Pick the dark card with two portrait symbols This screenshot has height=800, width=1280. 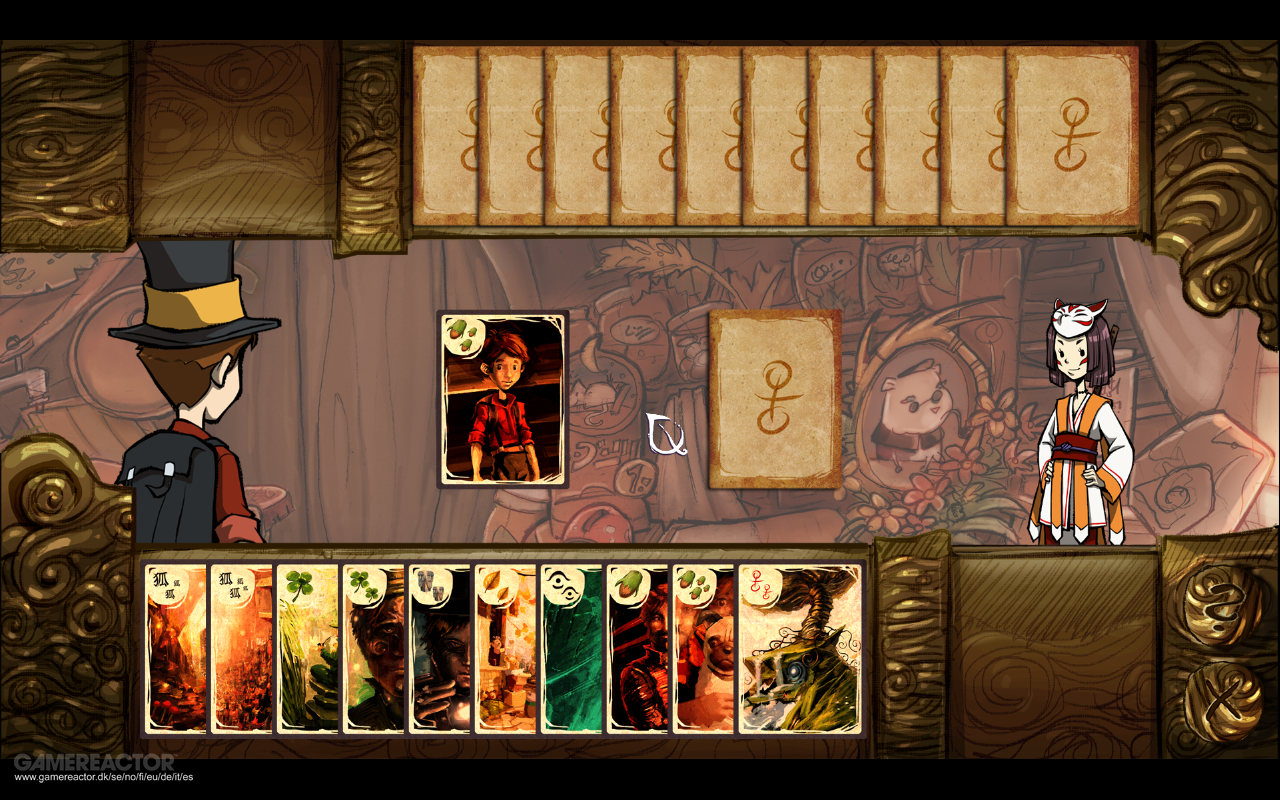point(439,650)
